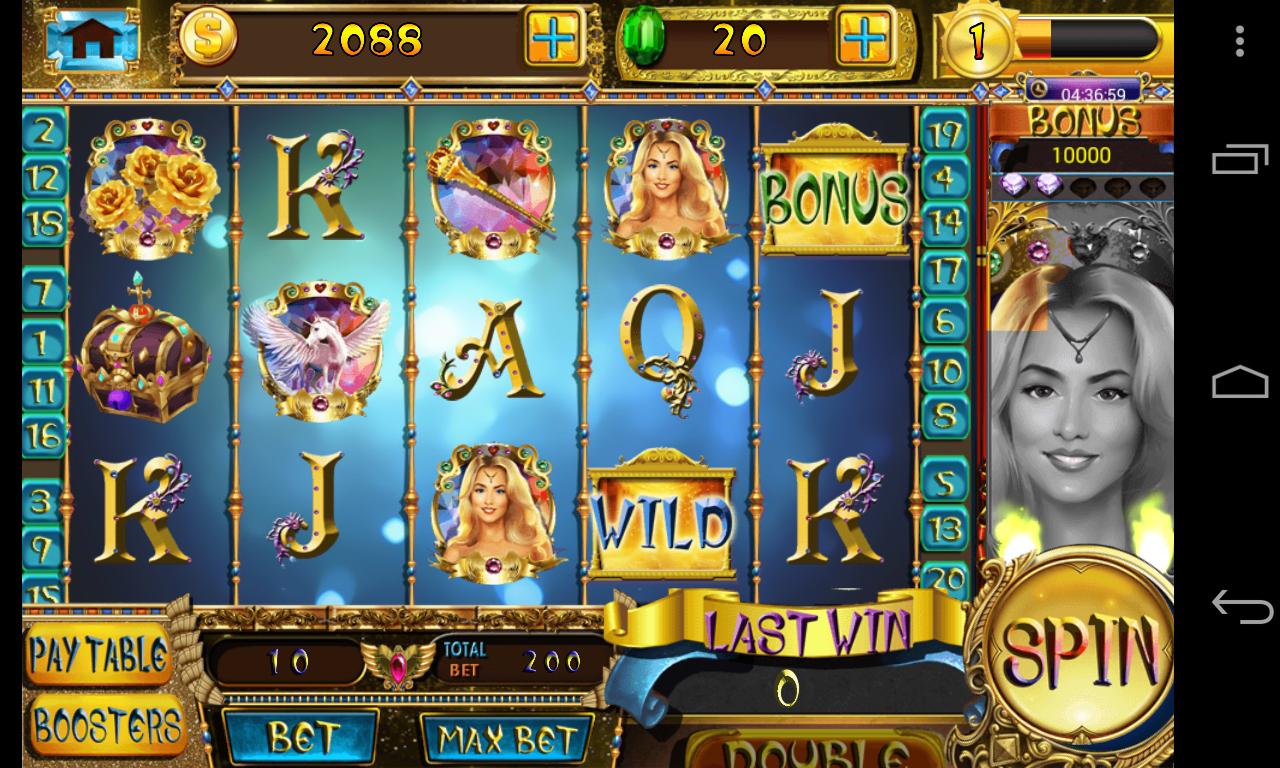The width and height of the screenshot is (1280, 768).
Task: Add more coins with the plus button
Action: [553, 39]
